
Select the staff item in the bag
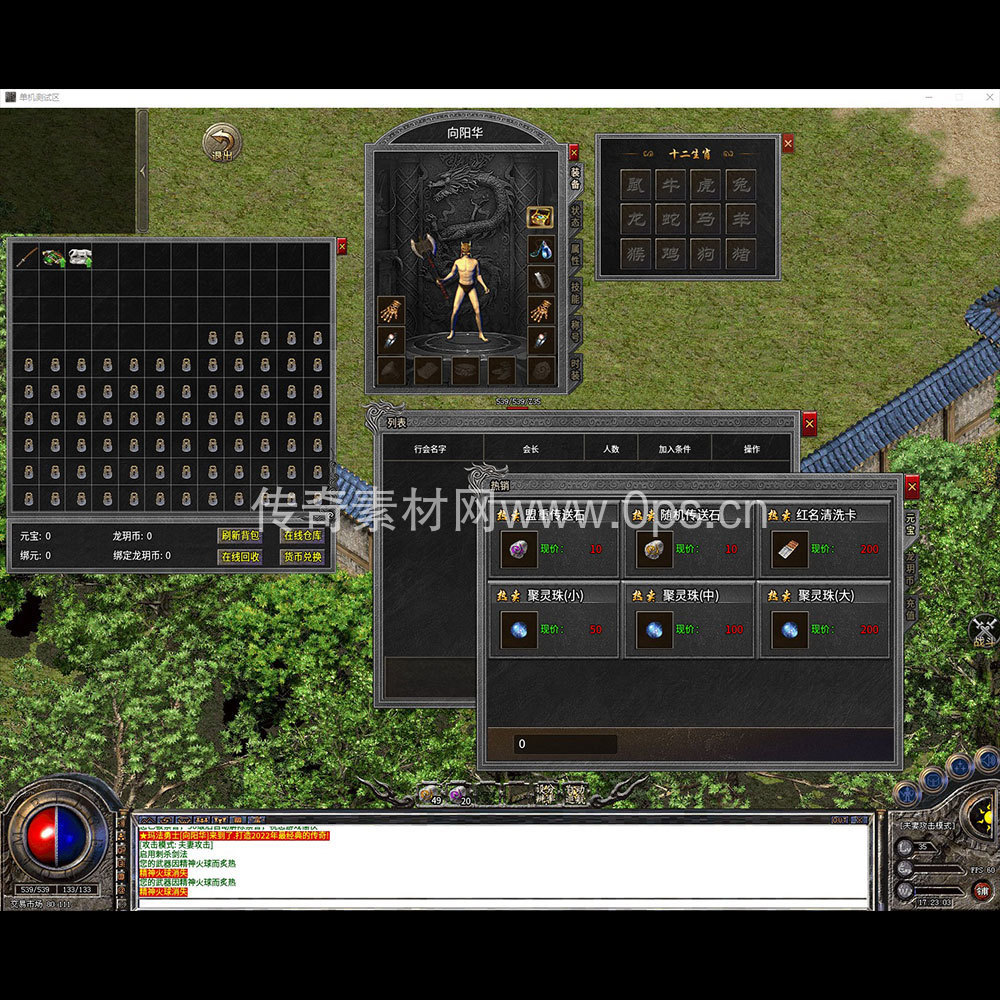pyautogui.click(x=26, y=256)
